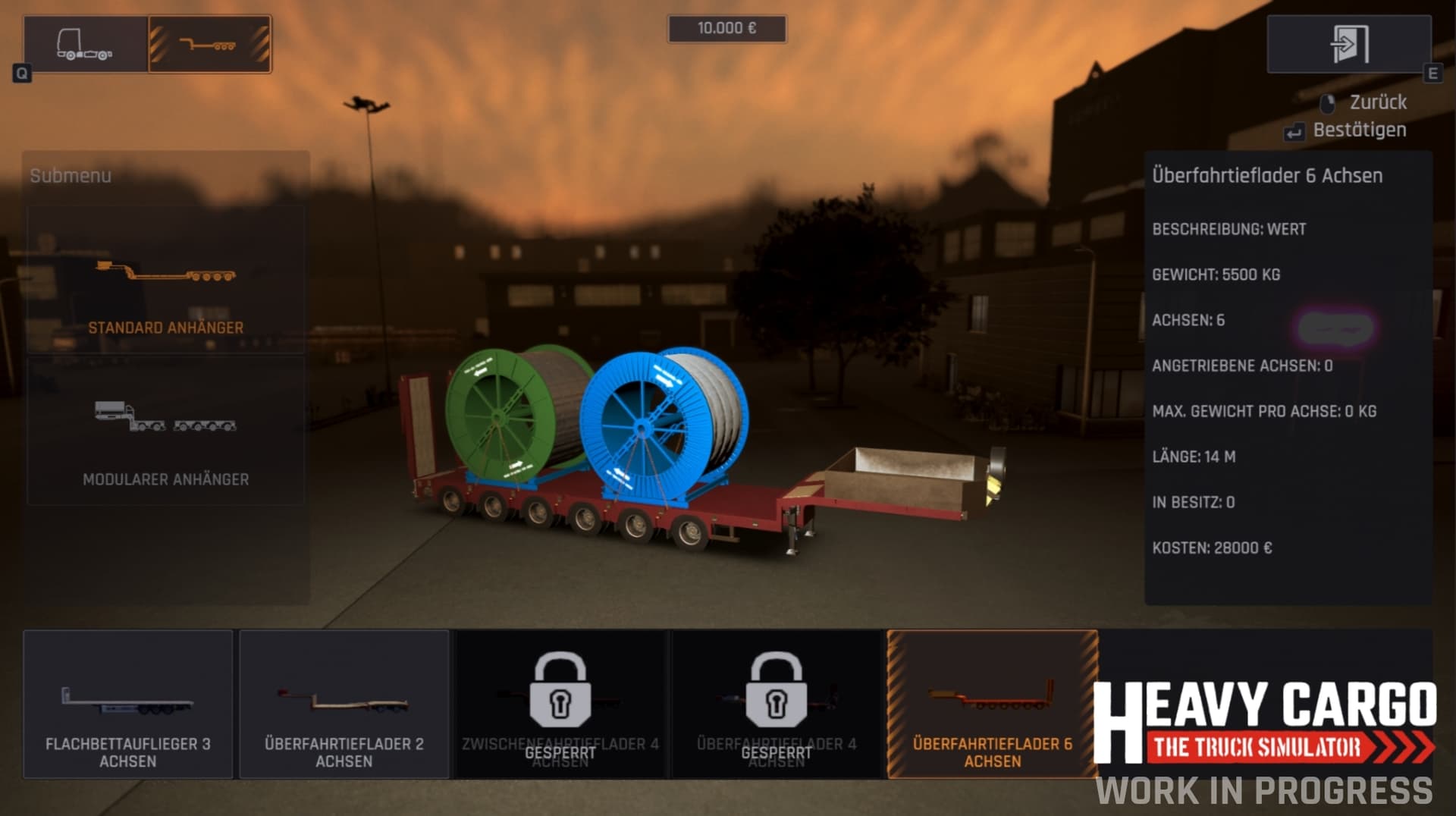The height and width of the screenshot is (816, 1456).
Task: Open Modularer Anhänger submenu
Action: [165, 431]
